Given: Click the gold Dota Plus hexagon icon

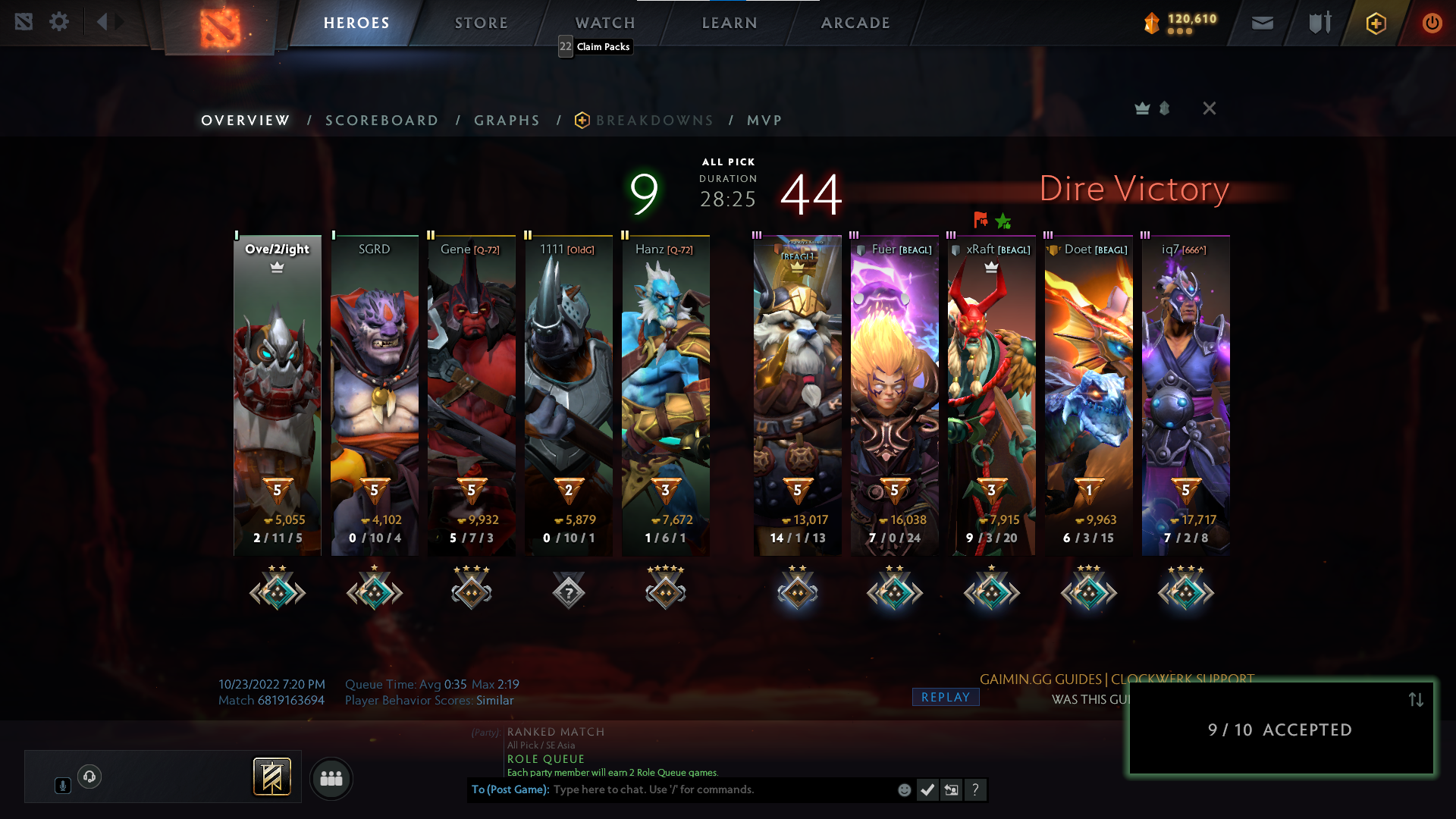Looking at the screenshot, I should pyautogui.click(x=1375, y=23).
